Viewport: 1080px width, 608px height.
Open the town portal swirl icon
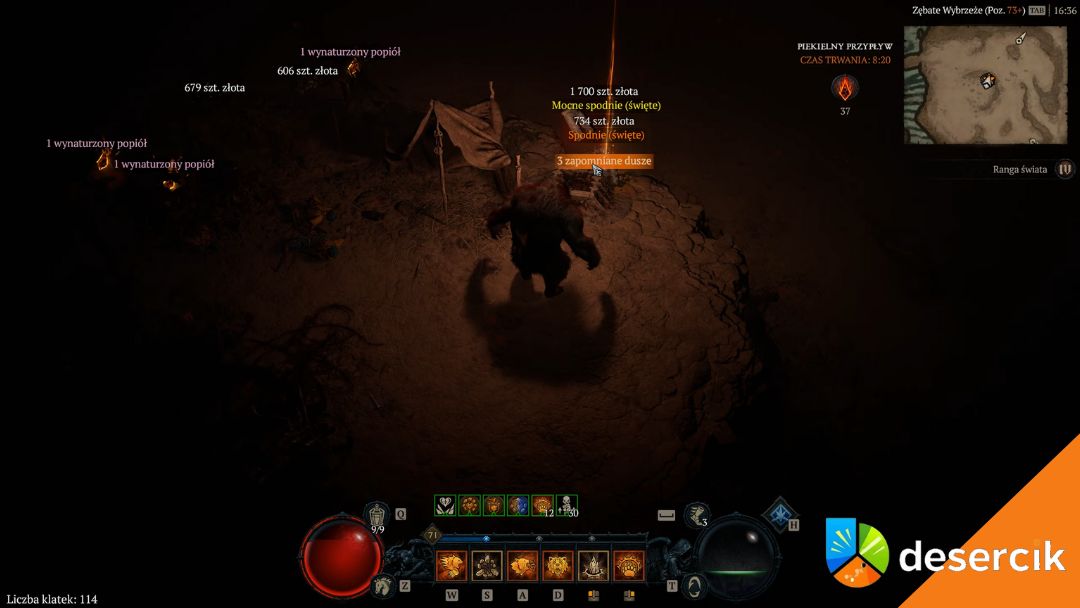(x=695, y=585)
